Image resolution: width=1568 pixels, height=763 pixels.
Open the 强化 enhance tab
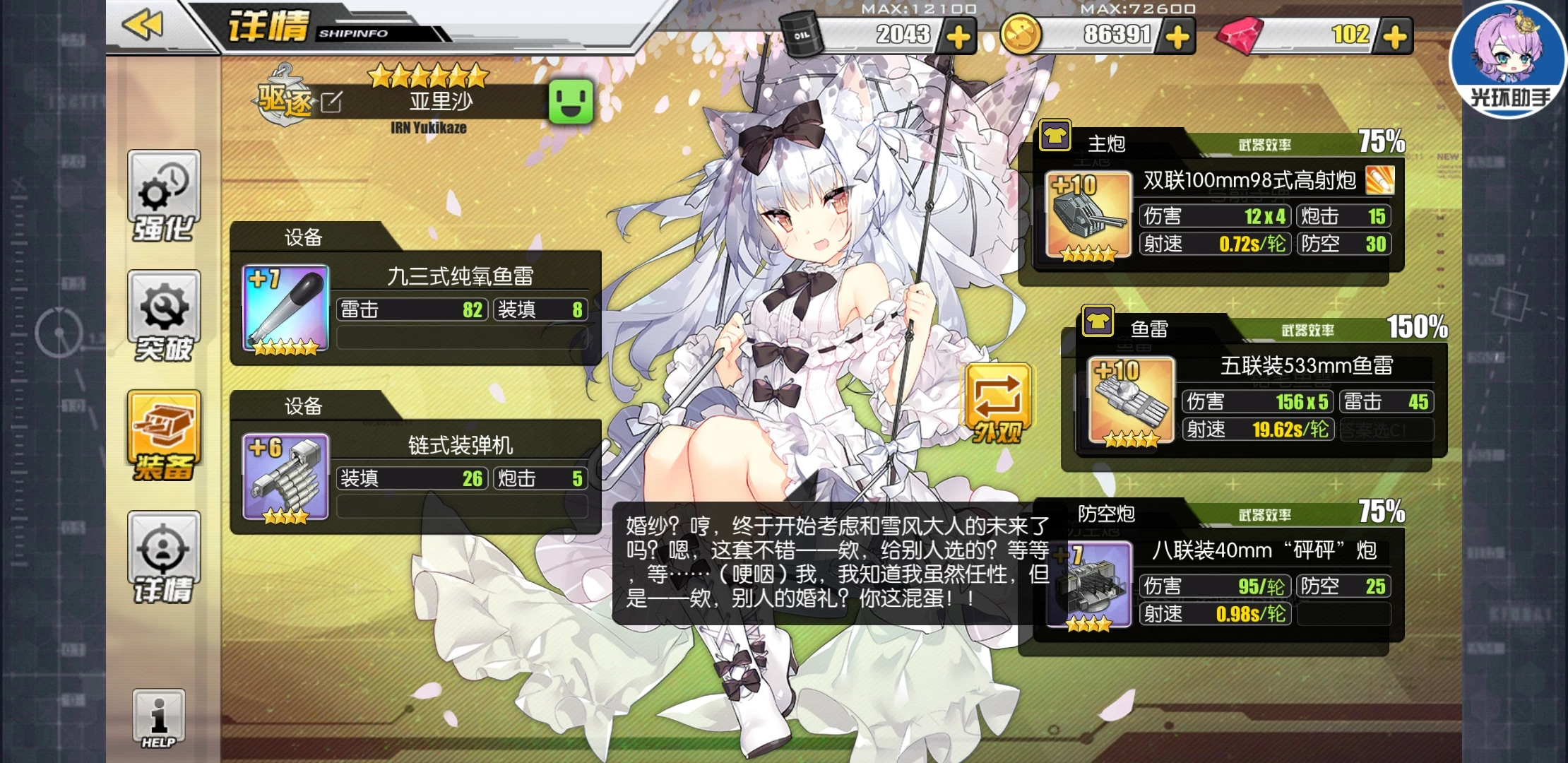tap(164, 197)
